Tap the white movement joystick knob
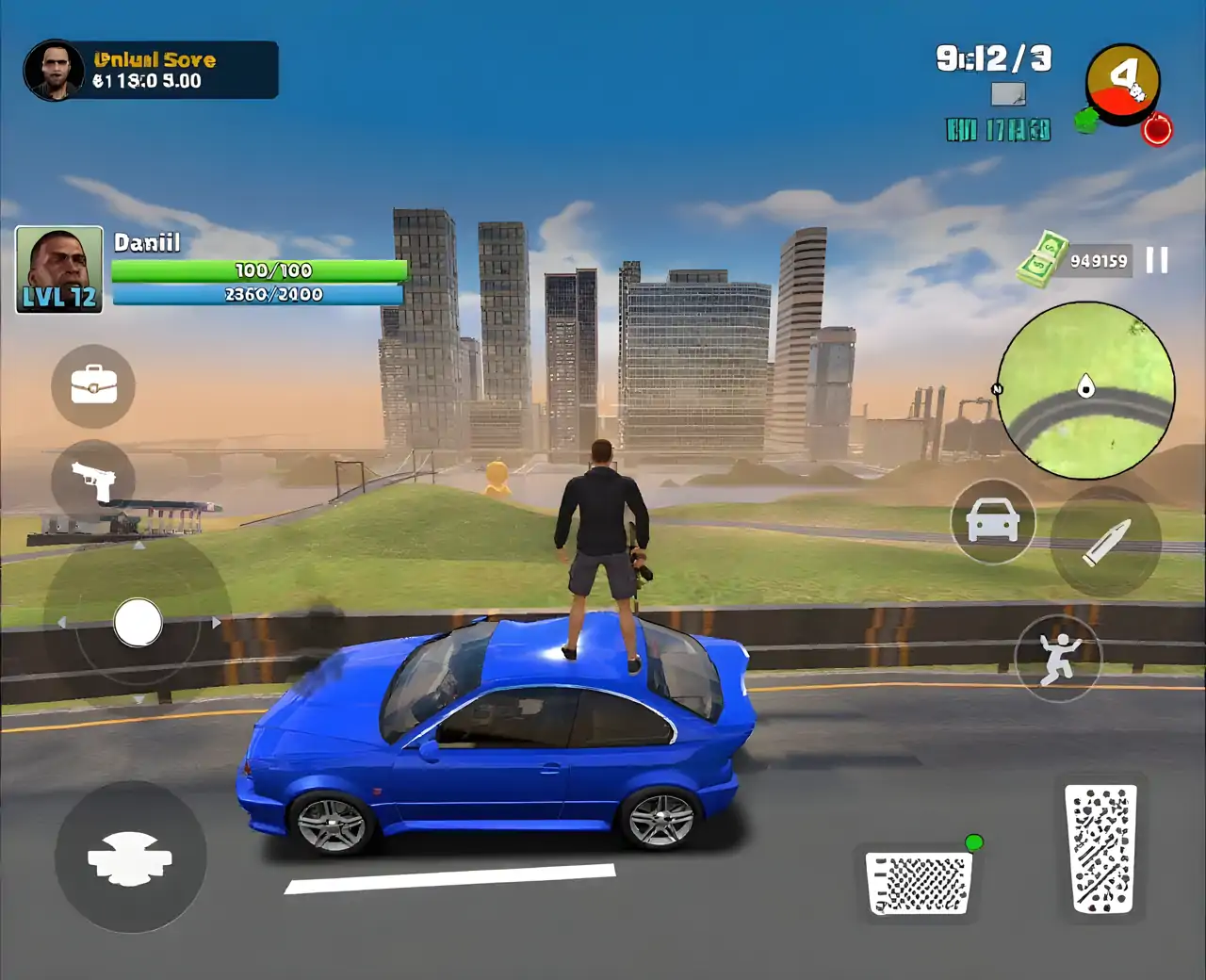The image size is (1206, 980). coord(138,623)
